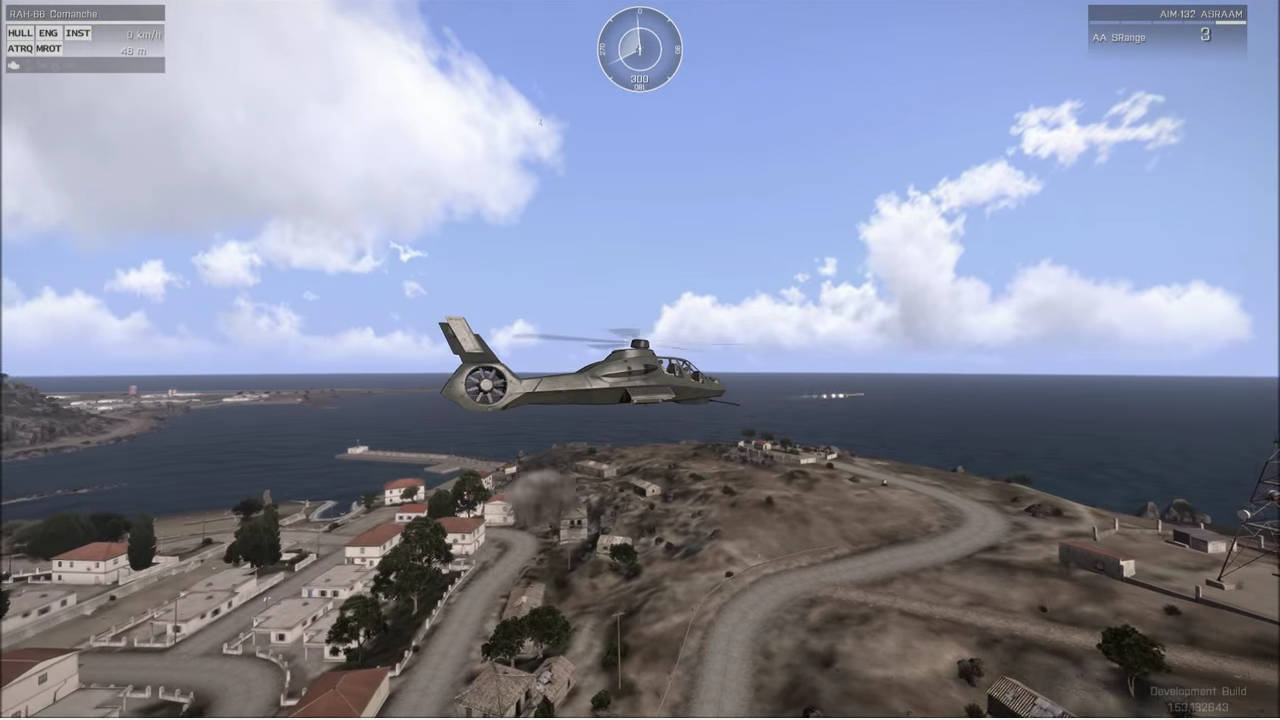The height and width of the screenshot is (720, 1280).
Task: Click the fuel gauge icon below MROT
Action: pyautogui.click(x=13, y=64)
